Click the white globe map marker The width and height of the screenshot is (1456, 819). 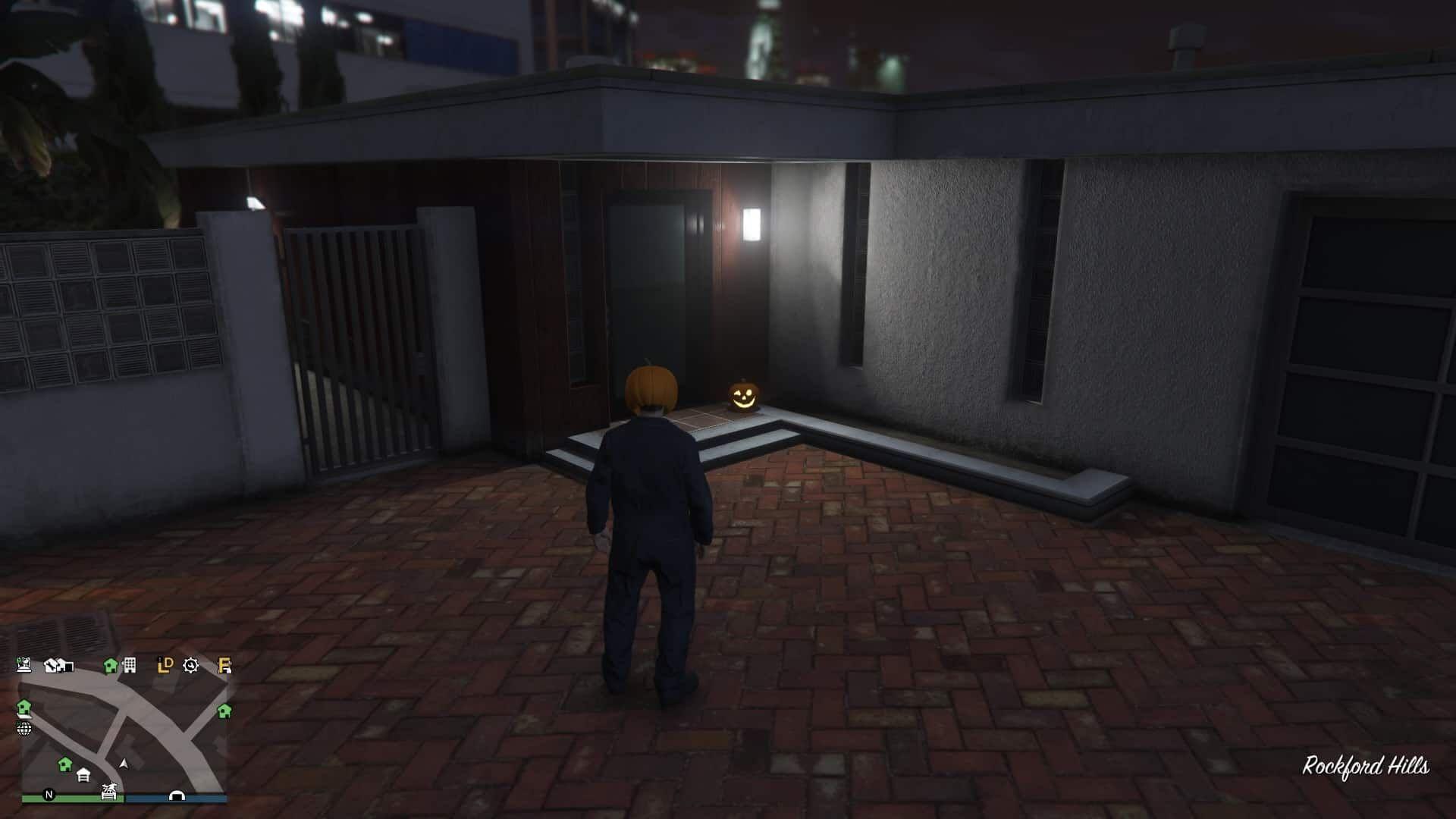click(x=24, y=729)
